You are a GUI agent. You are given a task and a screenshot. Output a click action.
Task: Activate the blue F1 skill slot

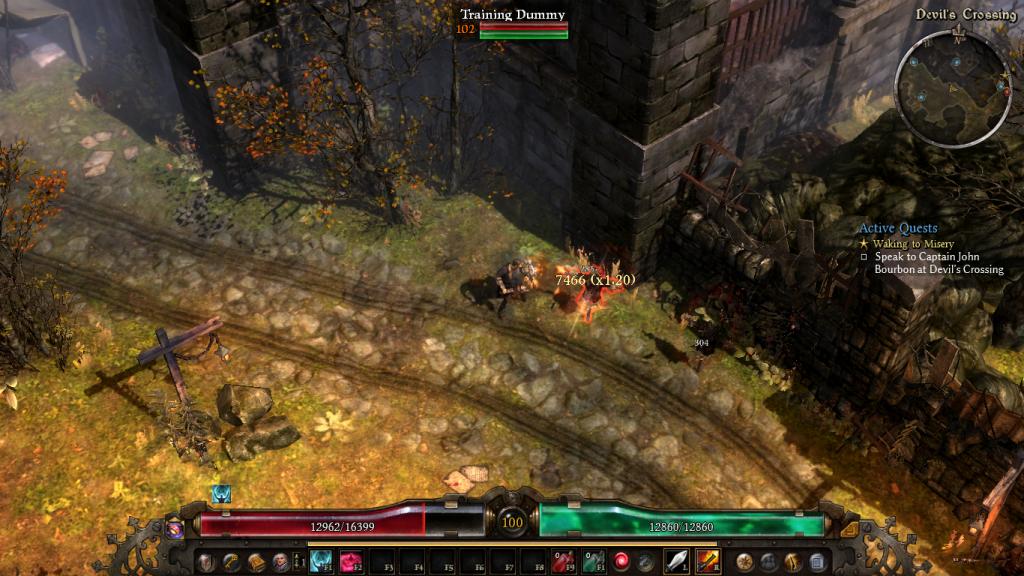(x=321, y=561)
